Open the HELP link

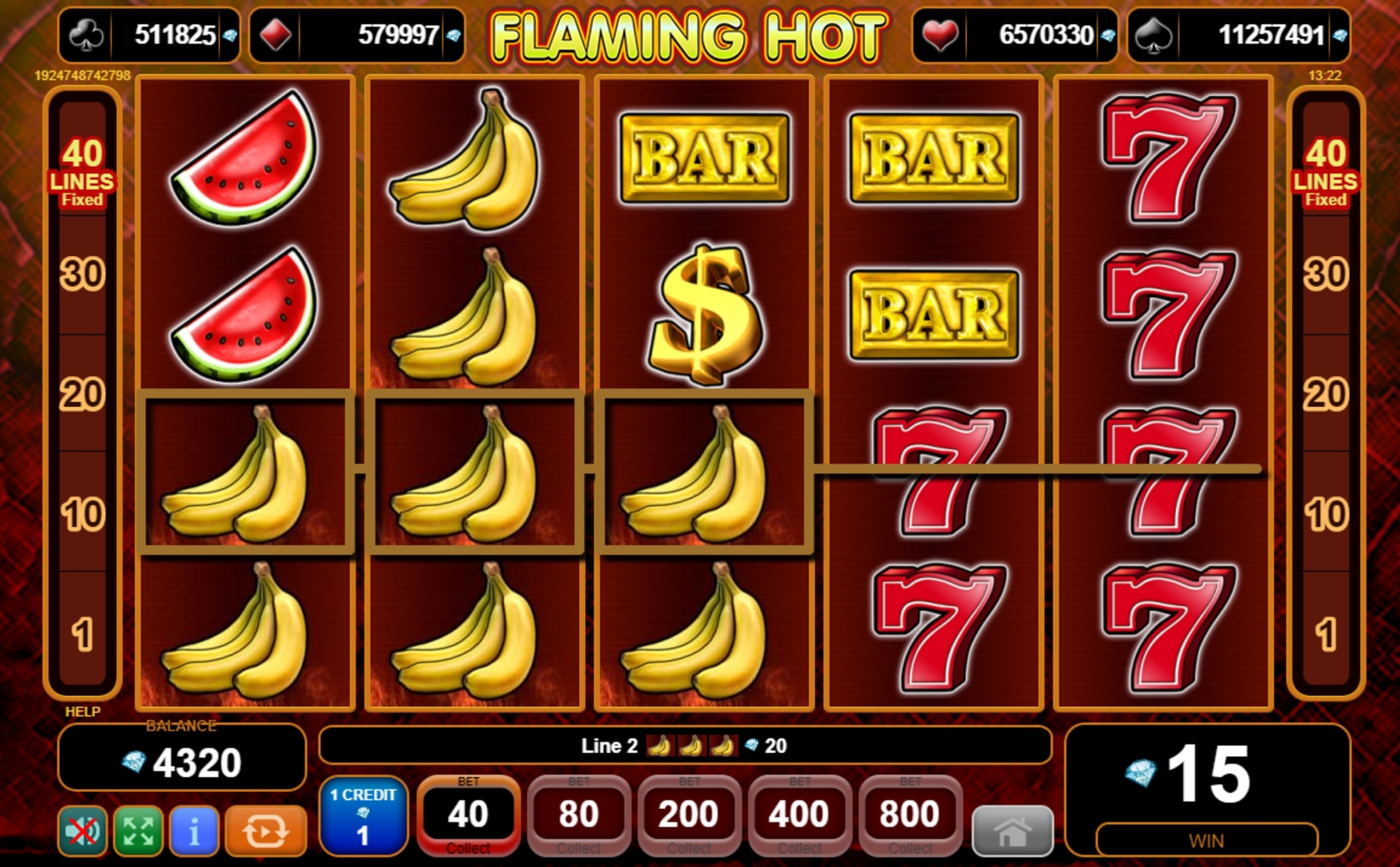[x=83, y=712]
